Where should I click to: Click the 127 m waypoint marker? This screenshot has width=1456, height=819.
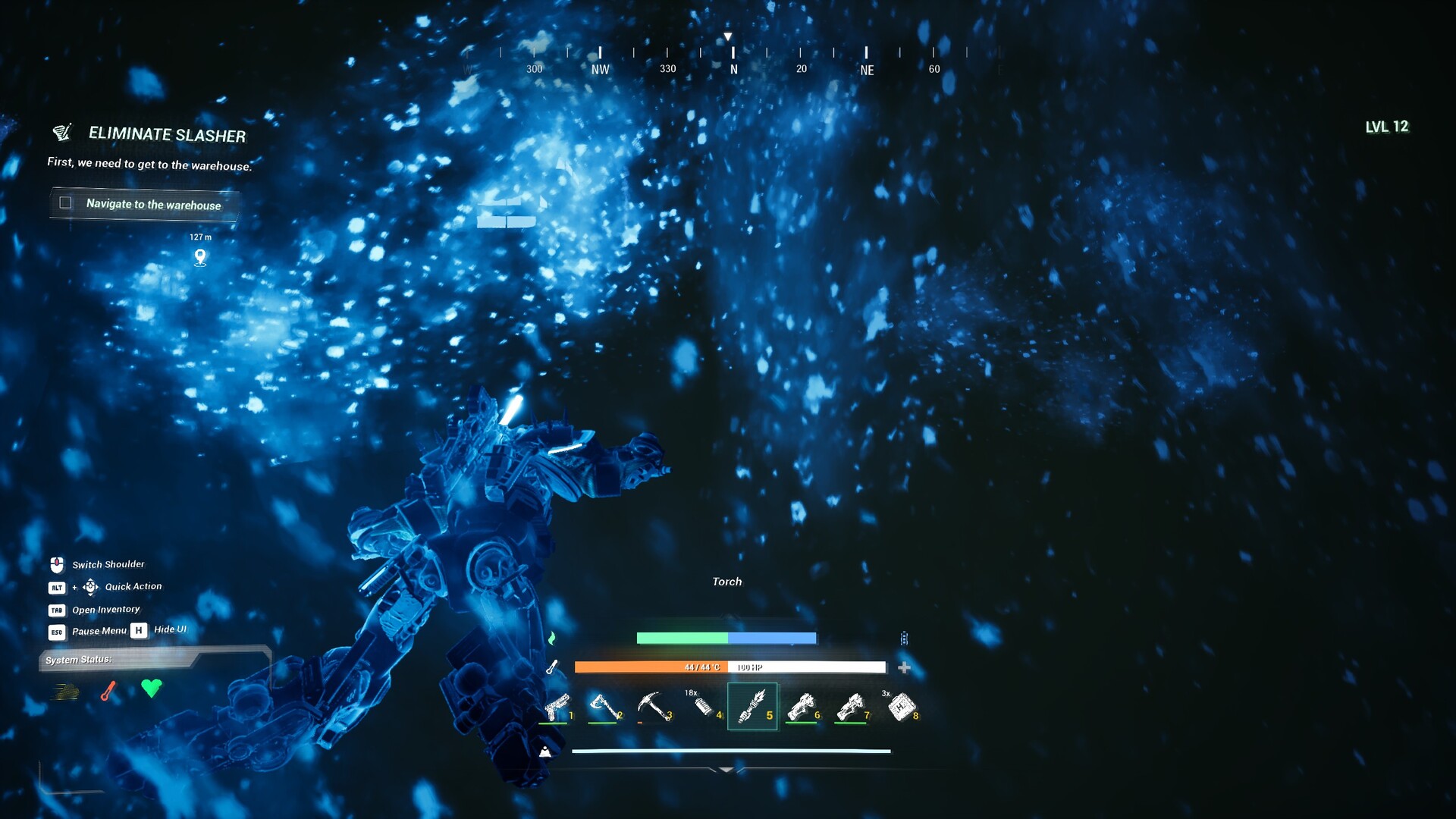200,257
